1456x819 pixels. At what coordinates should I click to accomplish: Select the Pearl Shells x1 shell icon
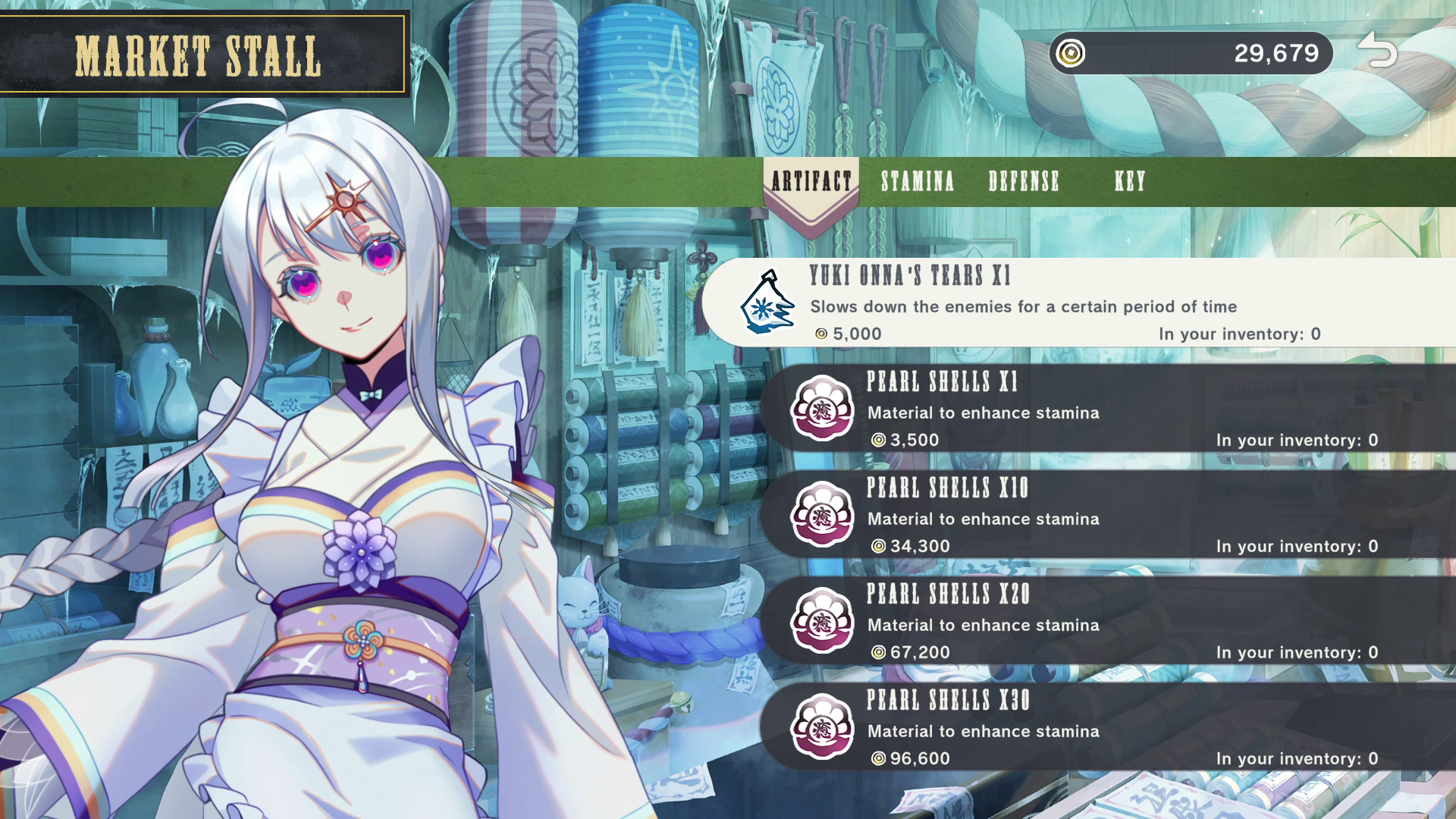823,408
